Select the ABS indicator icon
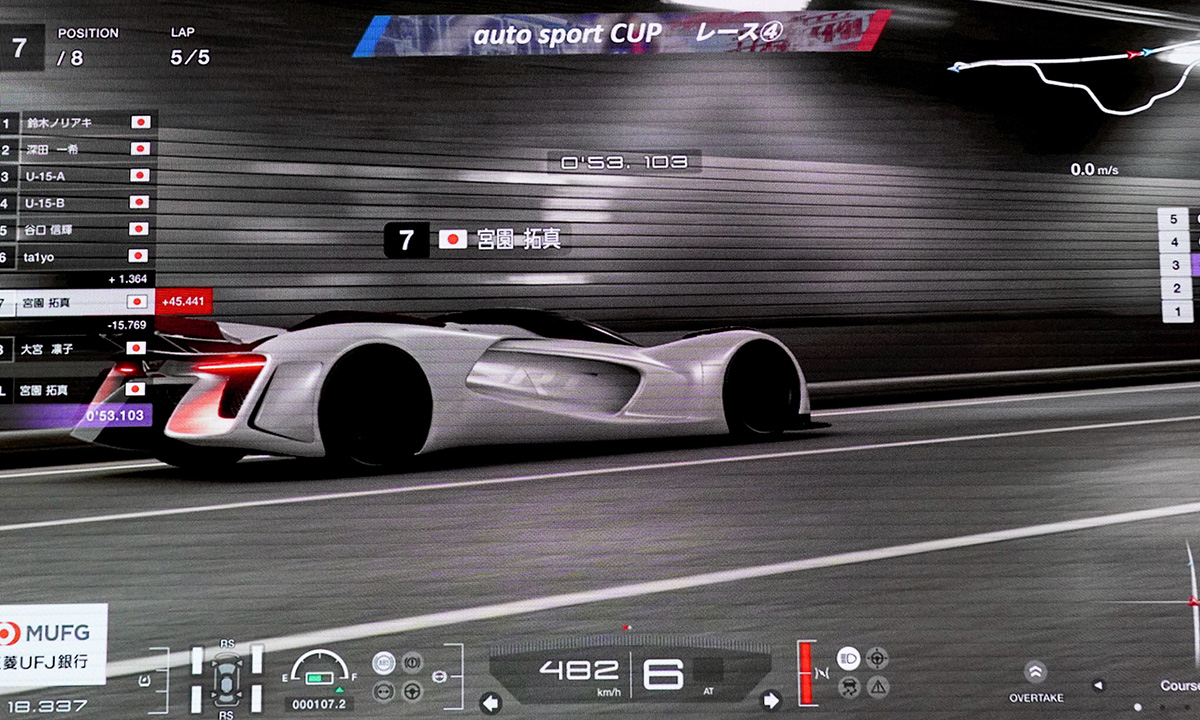 point(384,662)
